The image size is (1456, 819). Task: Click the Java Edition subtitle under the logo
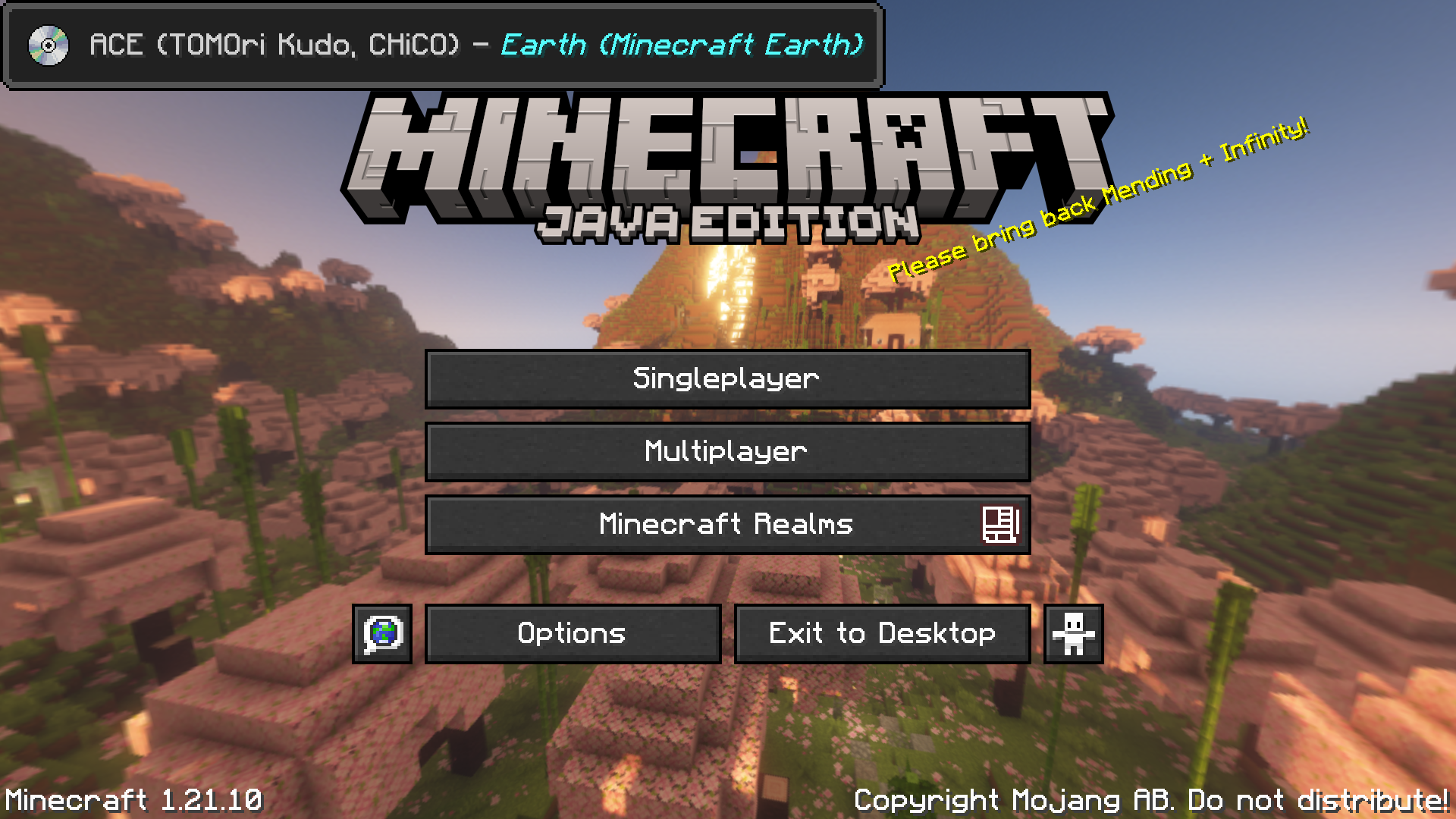pyautogui.click(x=726, y=222)
